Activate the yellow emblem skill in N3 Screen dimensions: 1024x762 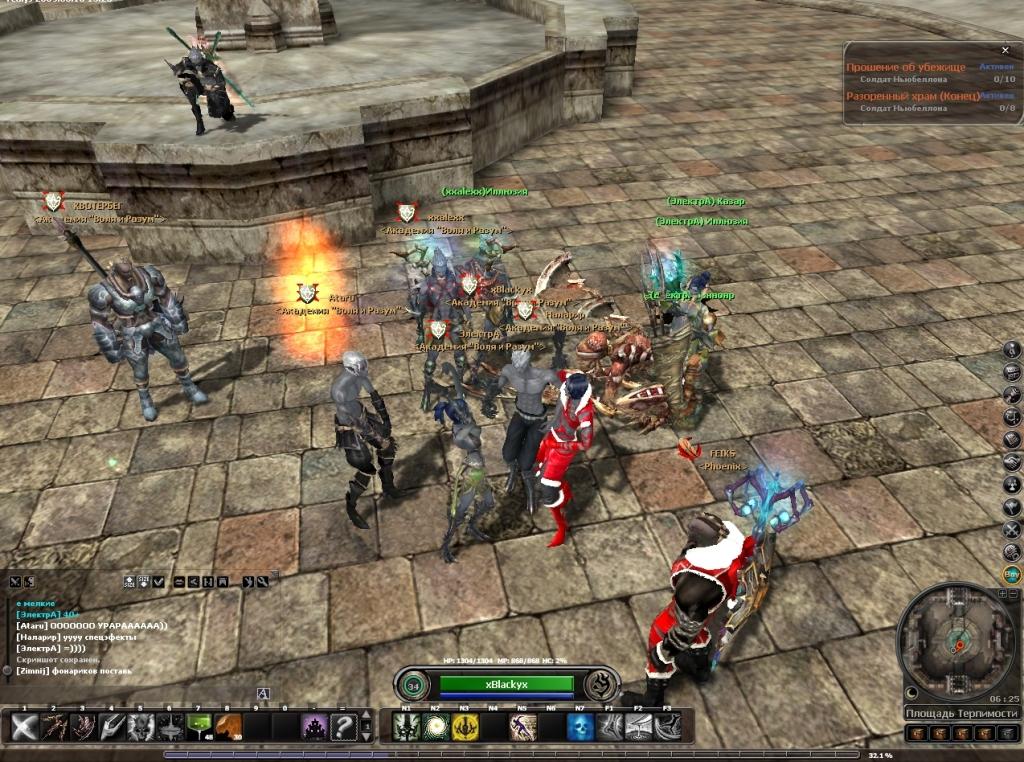tap(465, 728)
